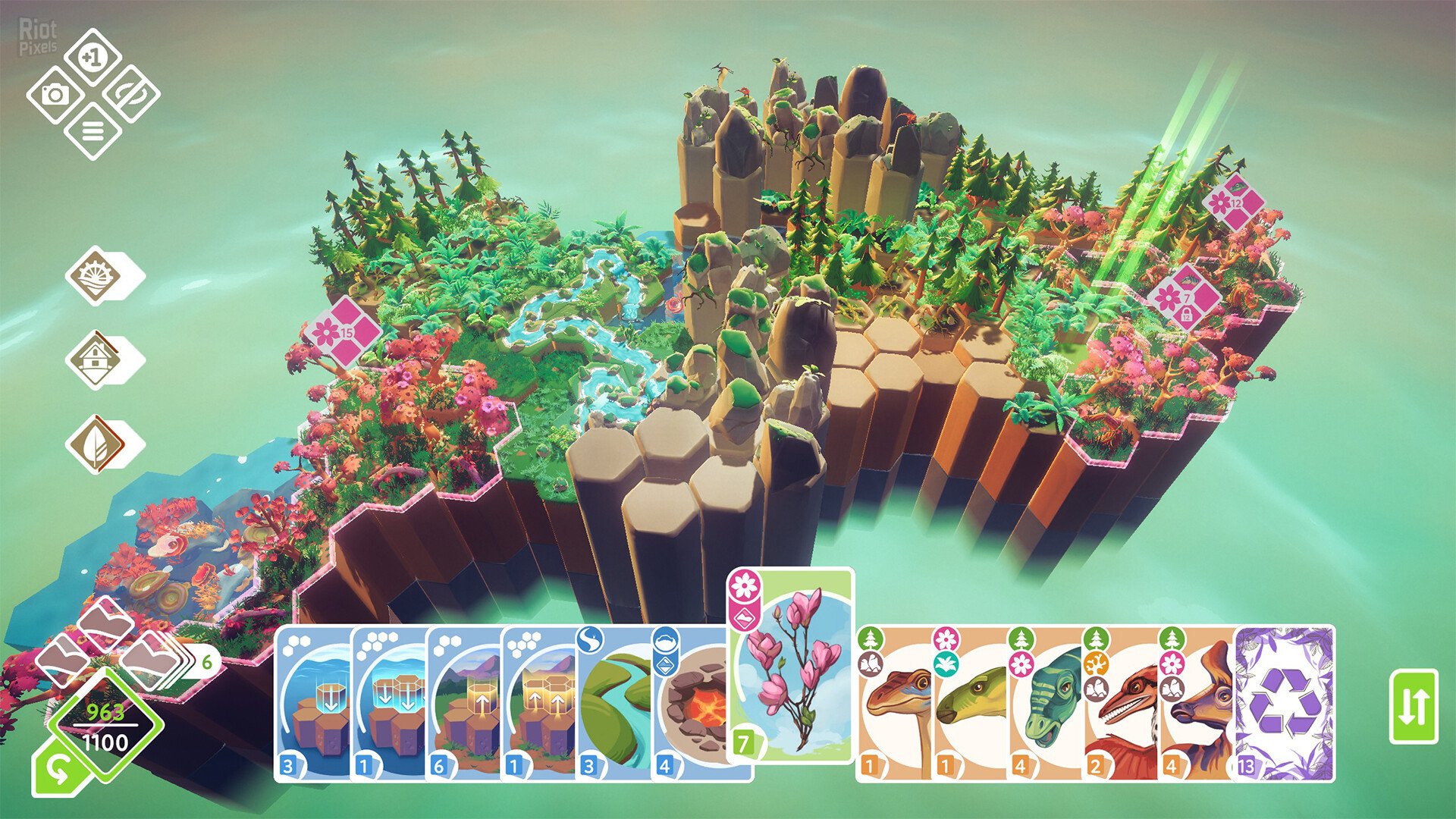Pick the red toothed pterosaur card
This screenshot has height=819, width=1456.
pos(1122,705)
